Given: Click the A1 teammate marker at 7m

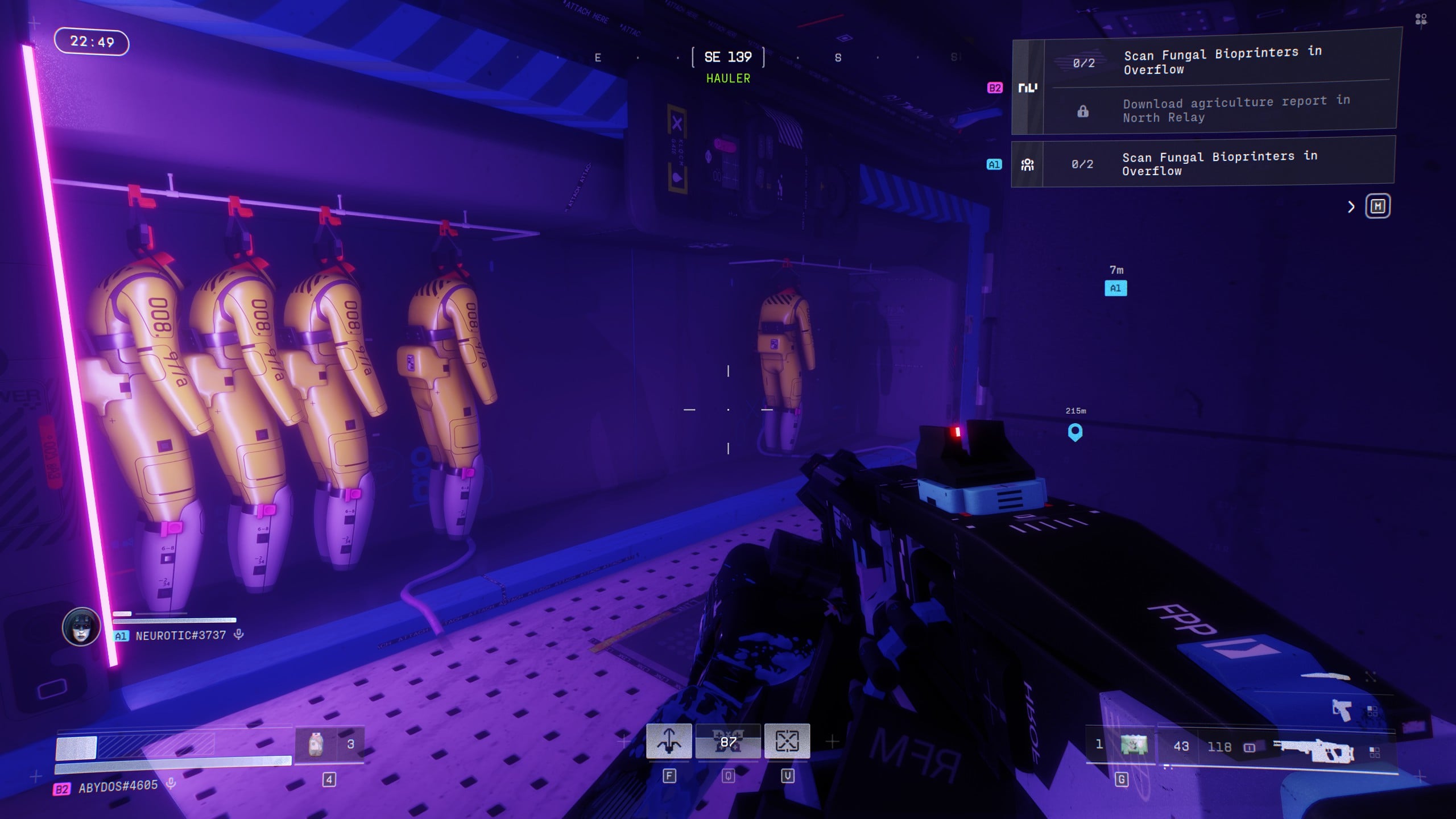Looking at the screenshot, I should (x=1115, y=288).
